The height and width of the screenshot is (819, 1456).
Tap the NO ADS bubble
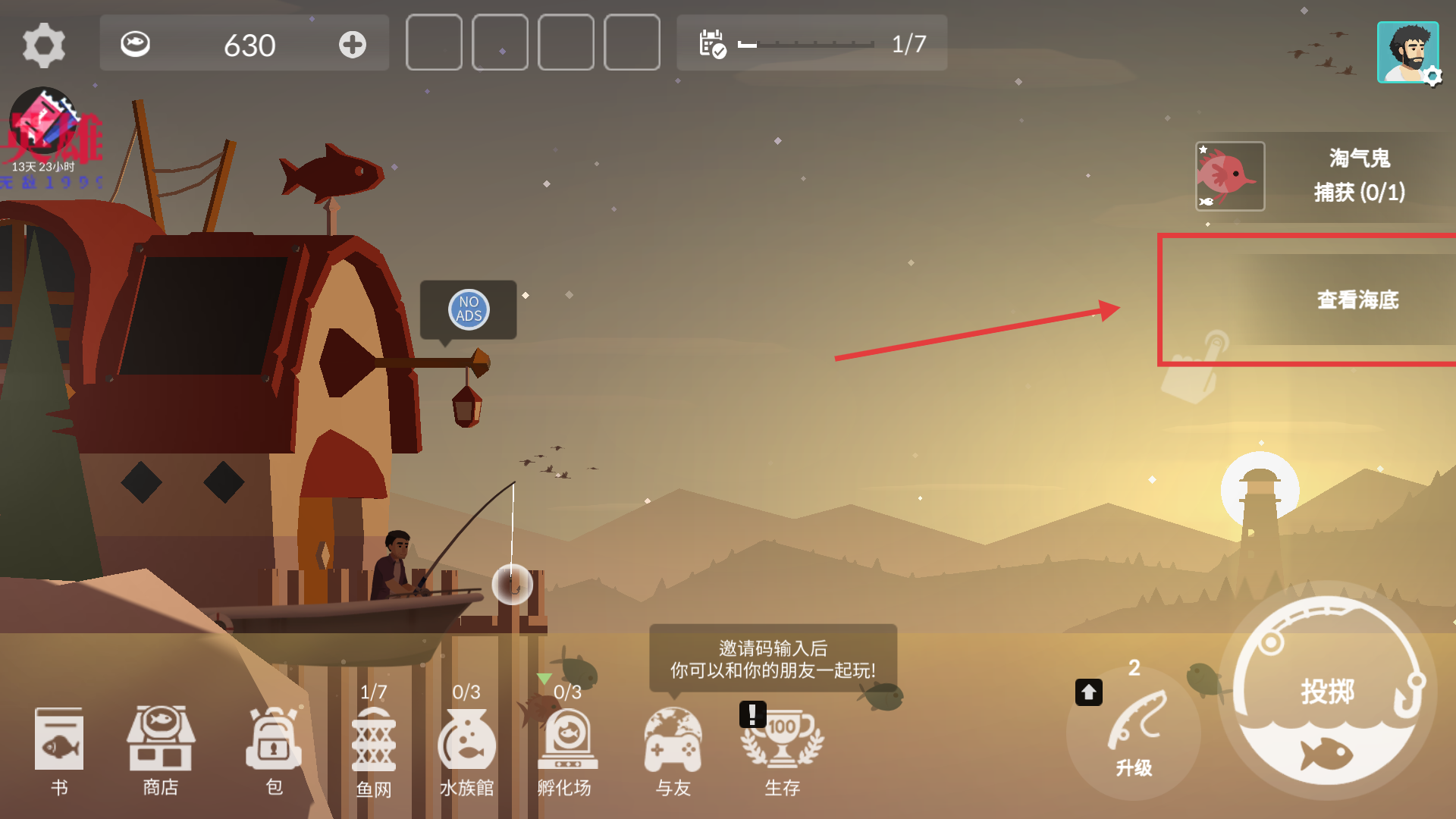tap(469, 309)
